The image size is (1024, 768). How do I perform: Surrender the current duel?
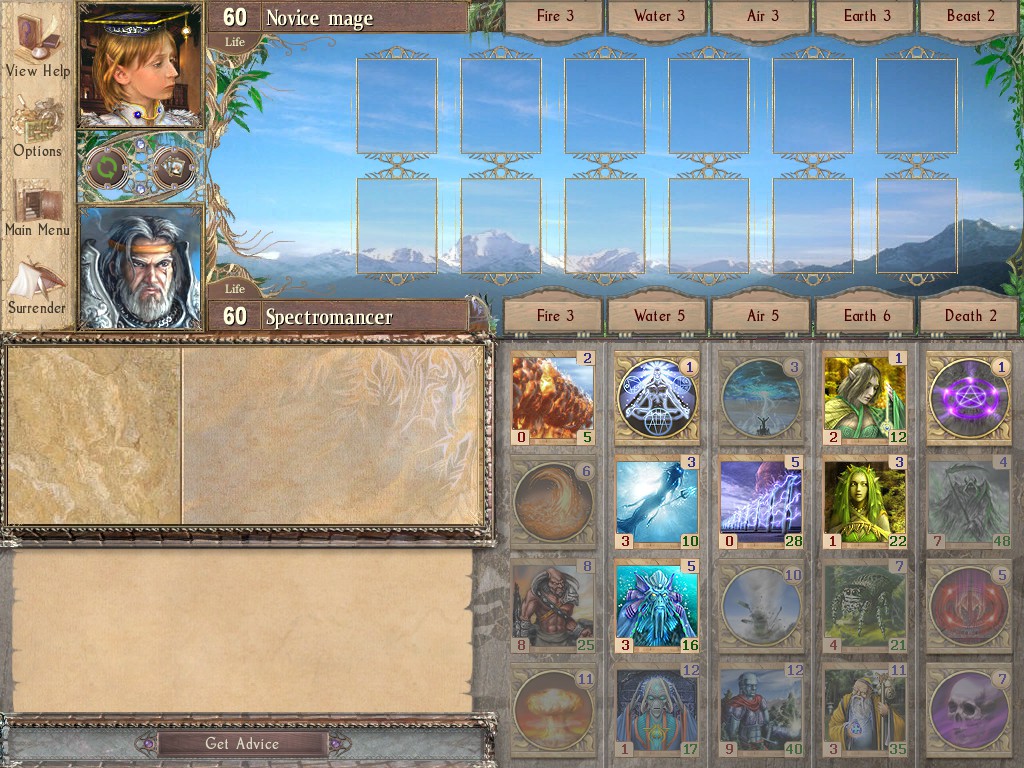tap(38, 286)
